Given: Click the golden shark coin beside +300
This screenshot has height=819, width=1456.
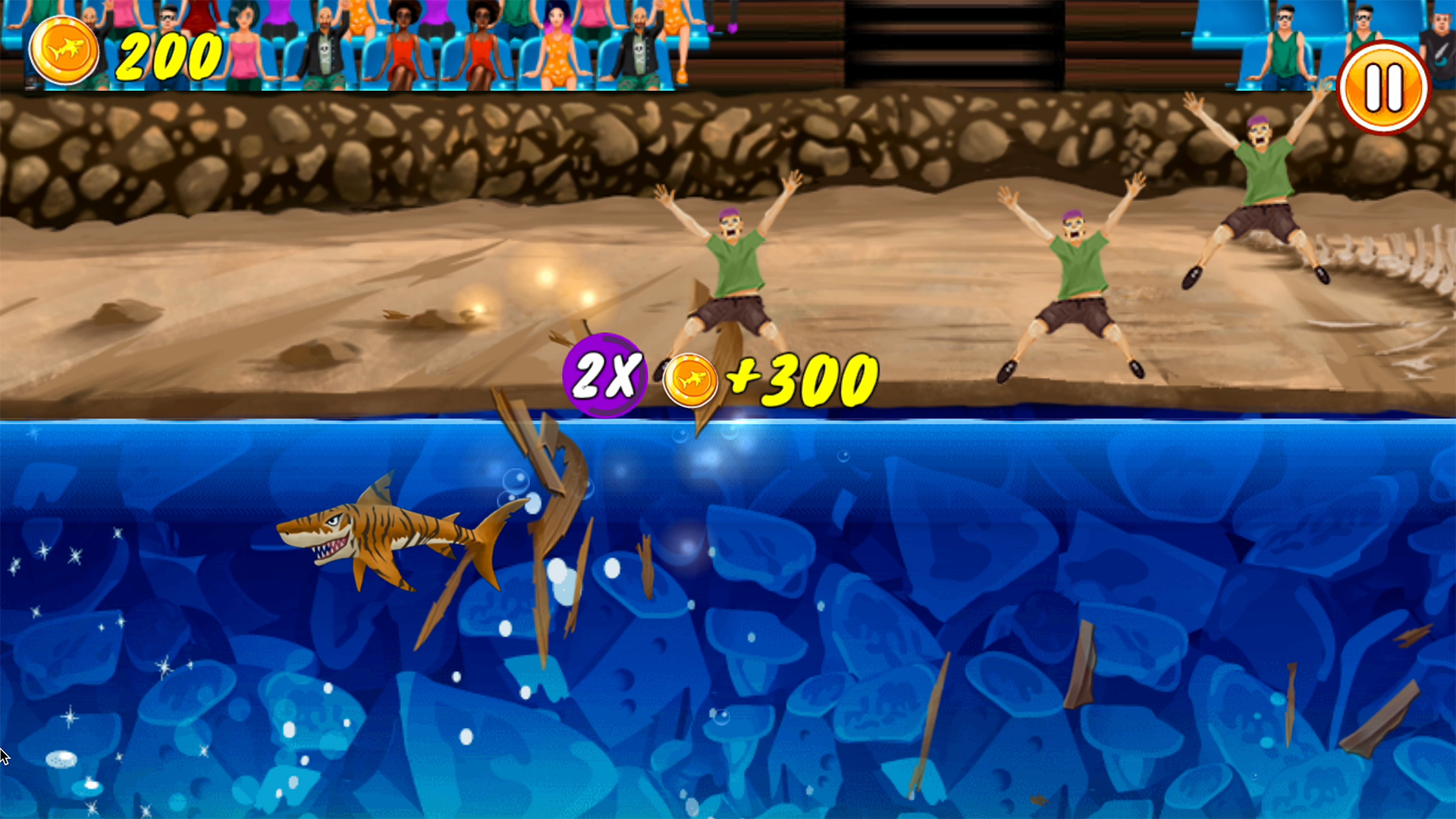Looking at the screenshot, I should (x=691, y=378).
